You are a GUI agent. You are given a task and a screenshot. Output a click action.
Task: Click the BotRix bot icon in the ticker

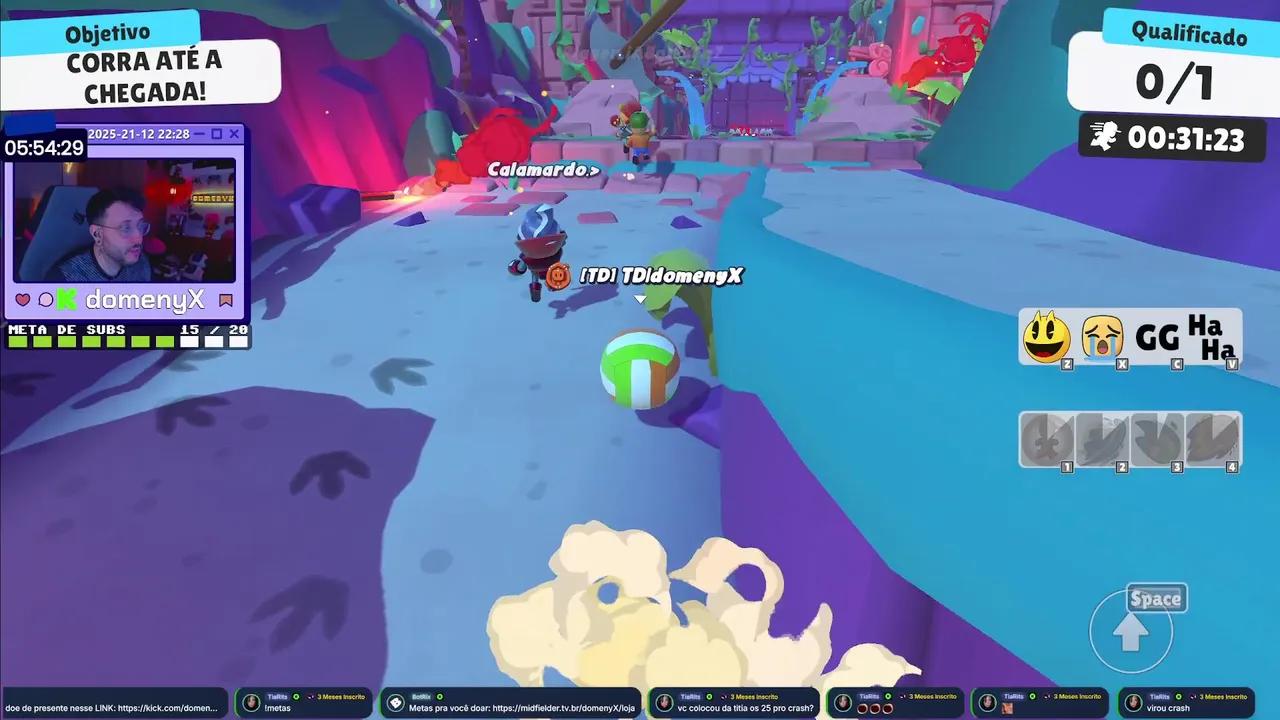click(x=396, y=703)
